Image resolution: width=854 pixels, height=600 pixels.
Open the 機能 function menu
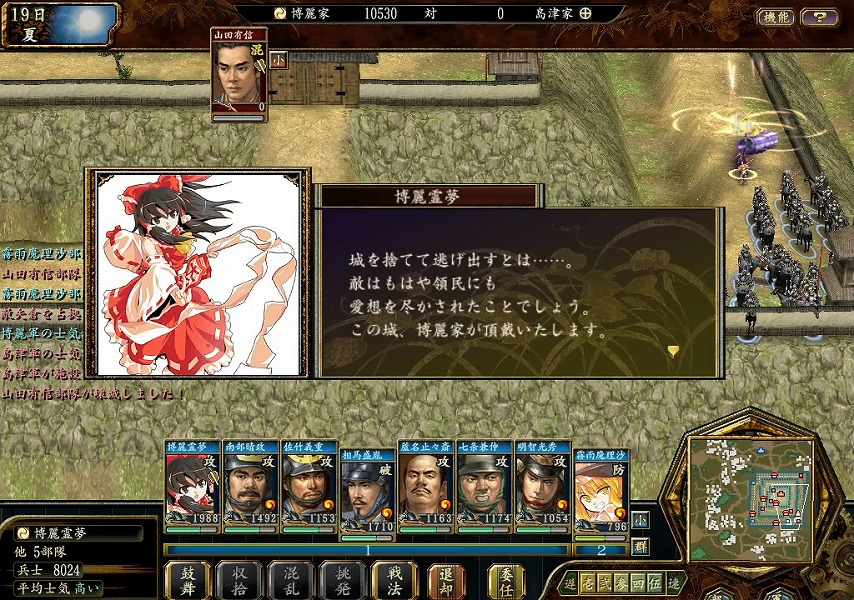pos(775,17)
